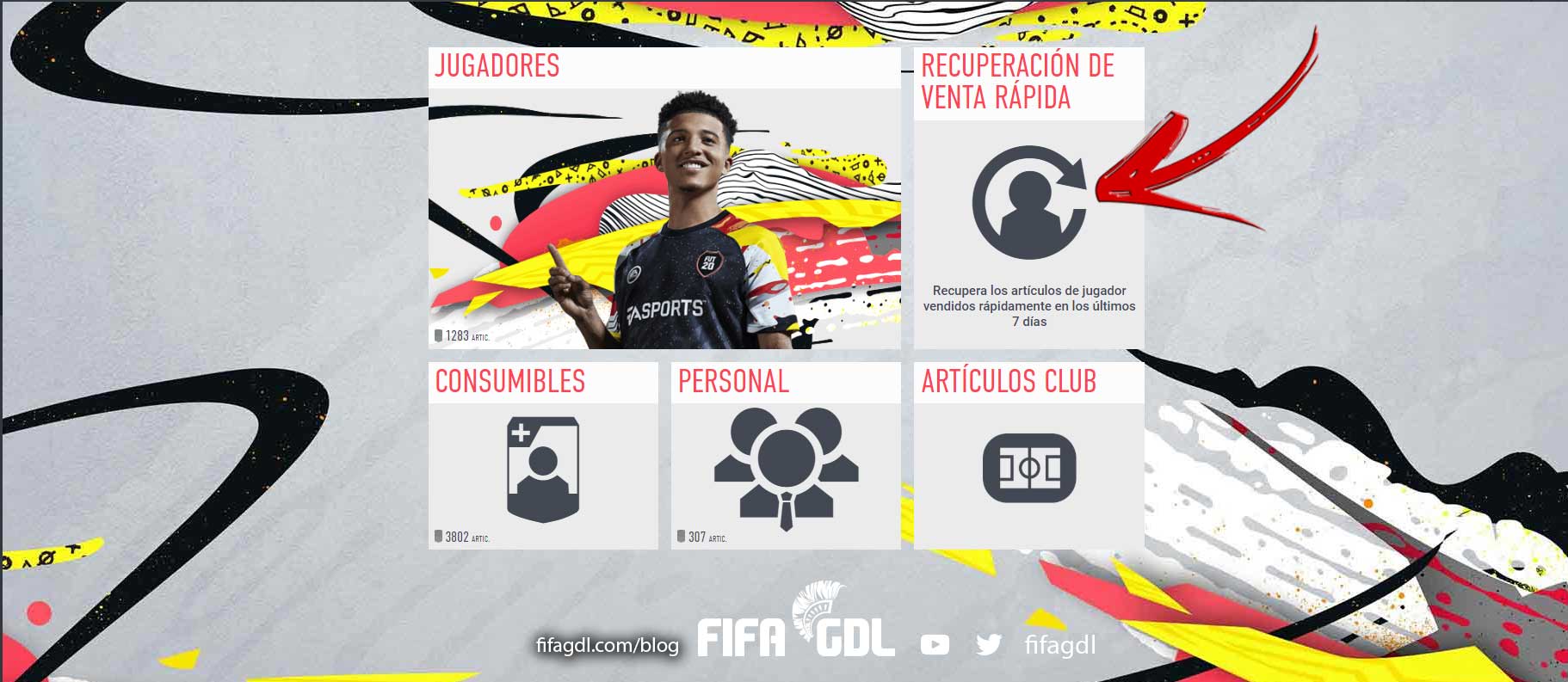Click the fifagdl handle next to Twitter
1568x682 pixels.
tap(1059, 642)
